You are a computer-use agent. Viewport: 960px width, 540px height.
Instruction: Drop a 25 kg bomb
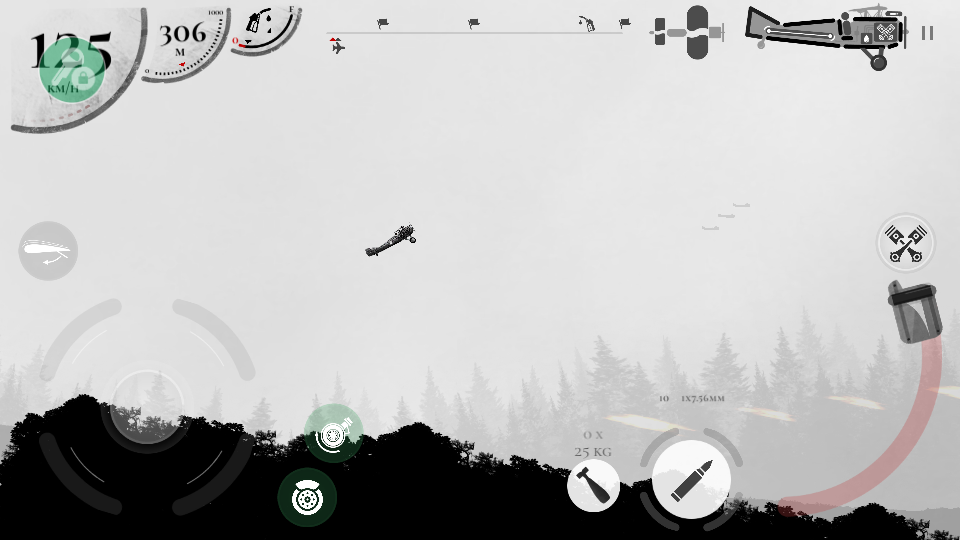593,486
